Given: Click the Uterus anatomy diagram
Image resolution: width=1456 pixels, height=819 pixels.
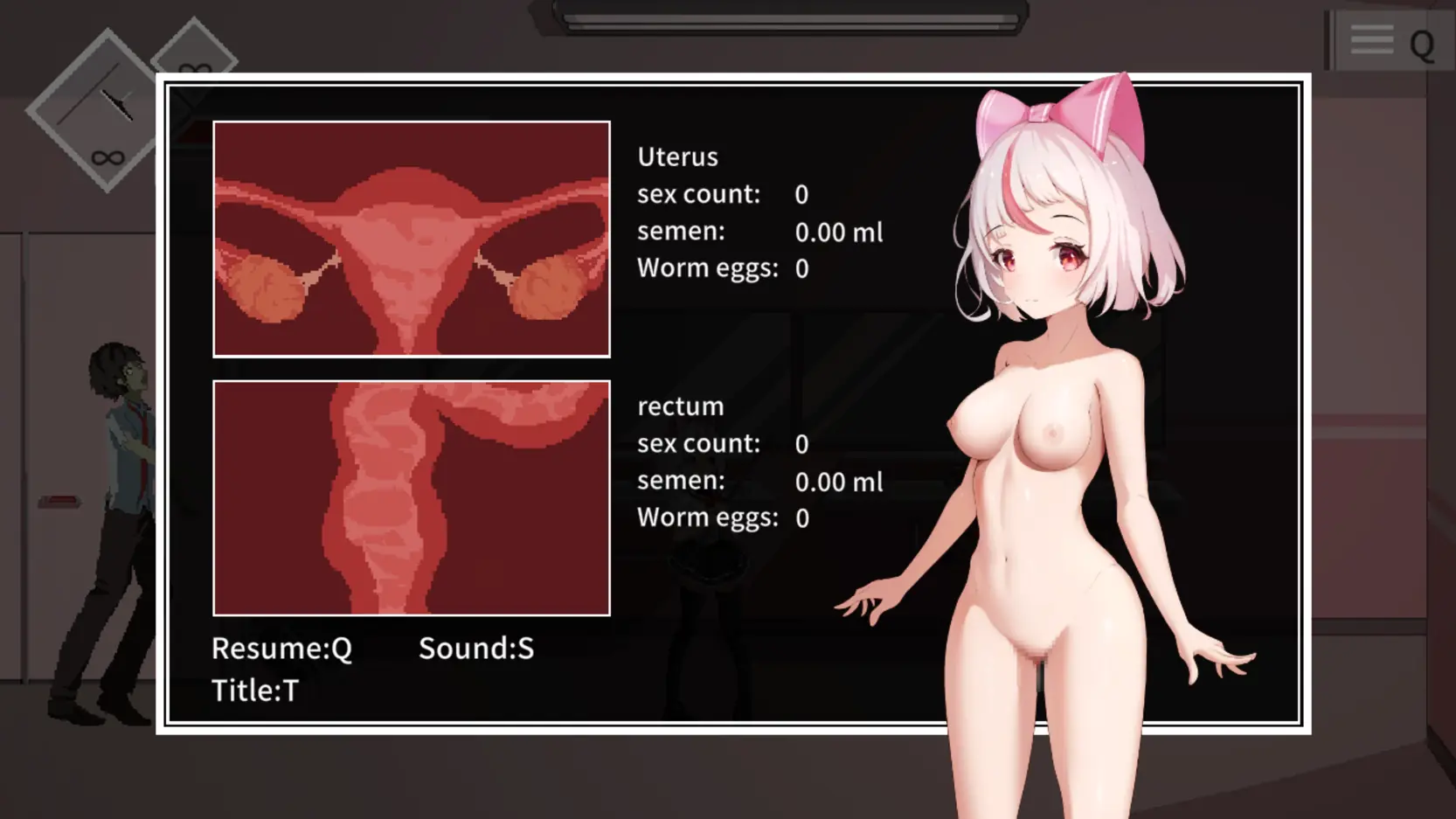Looking at the screenshot, I should coord(411,238).
